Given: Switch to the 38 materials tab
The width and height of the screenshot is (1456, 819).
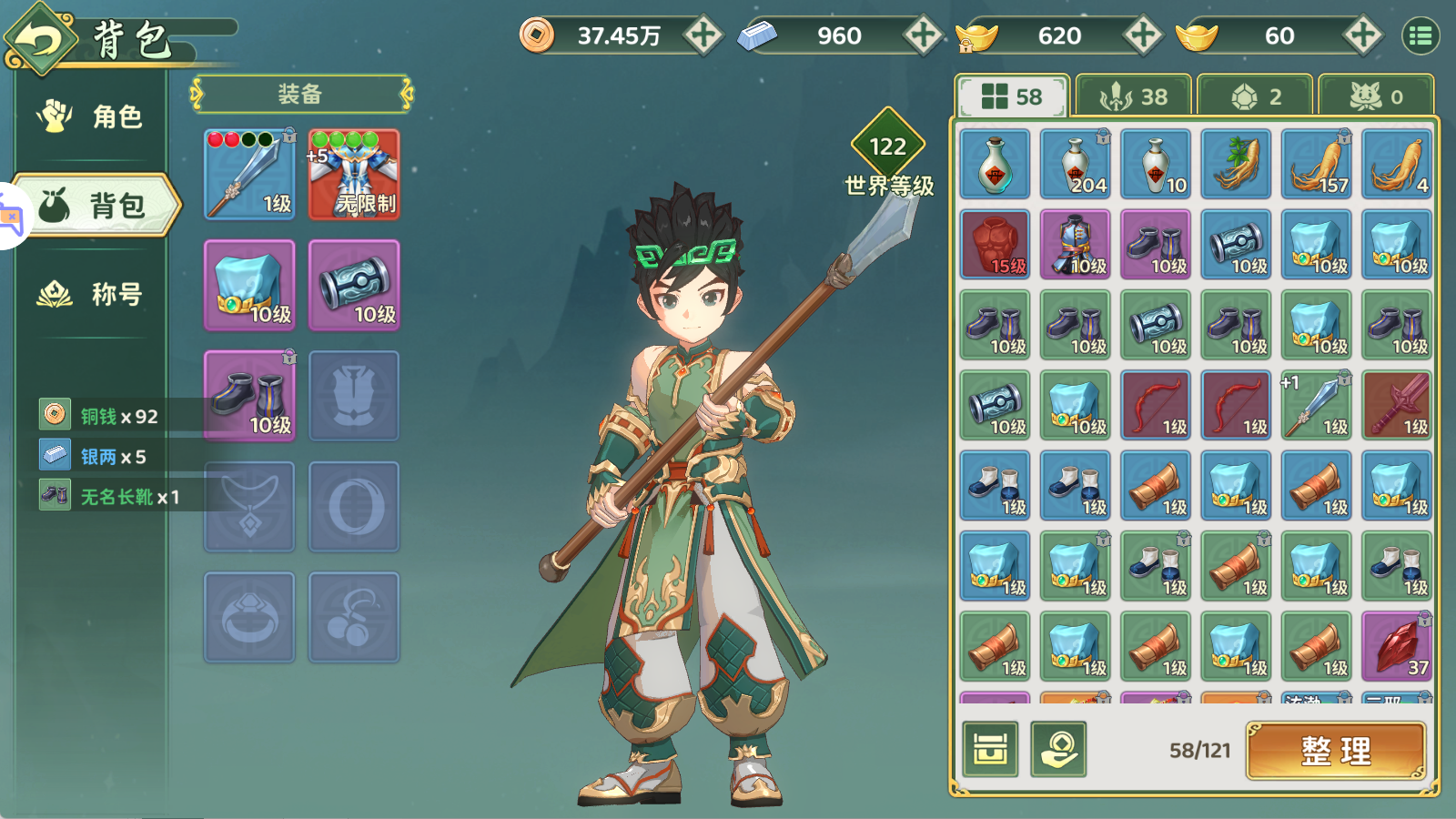Looking at the screenshot, I should [1133, 96].
